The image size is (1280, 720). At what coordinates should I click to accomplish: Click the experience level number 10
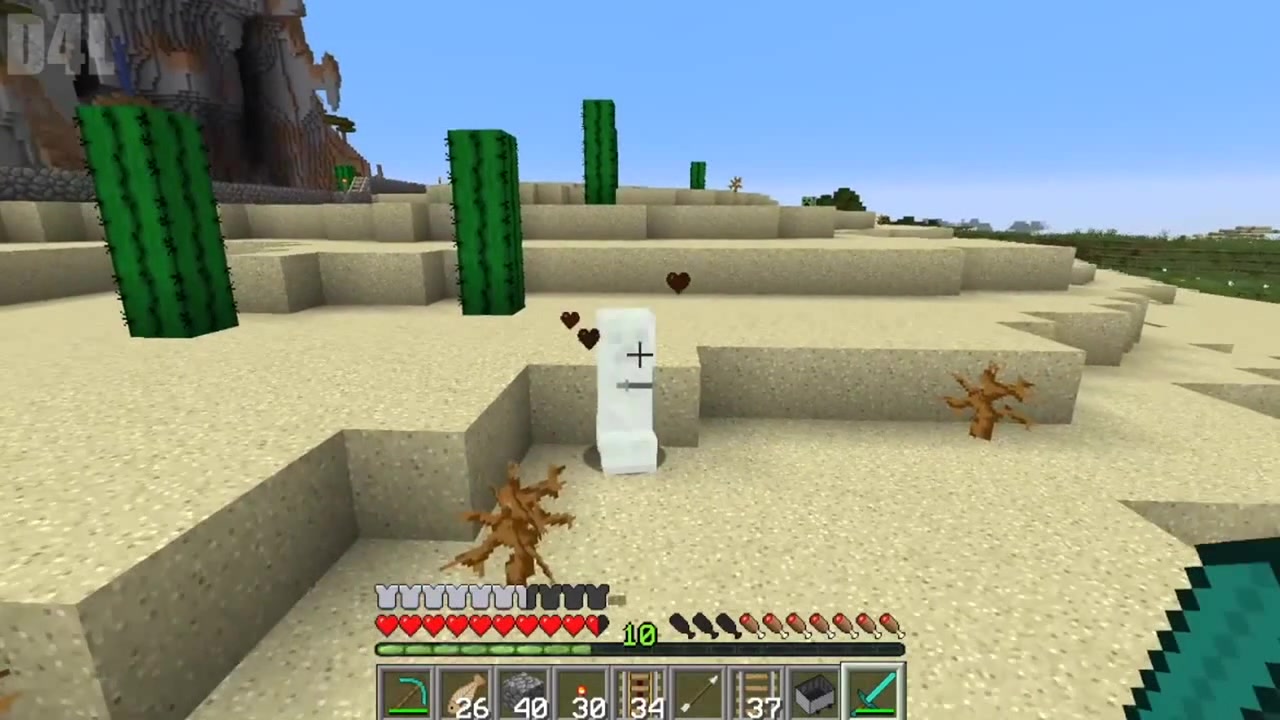[x=638, y=633]
